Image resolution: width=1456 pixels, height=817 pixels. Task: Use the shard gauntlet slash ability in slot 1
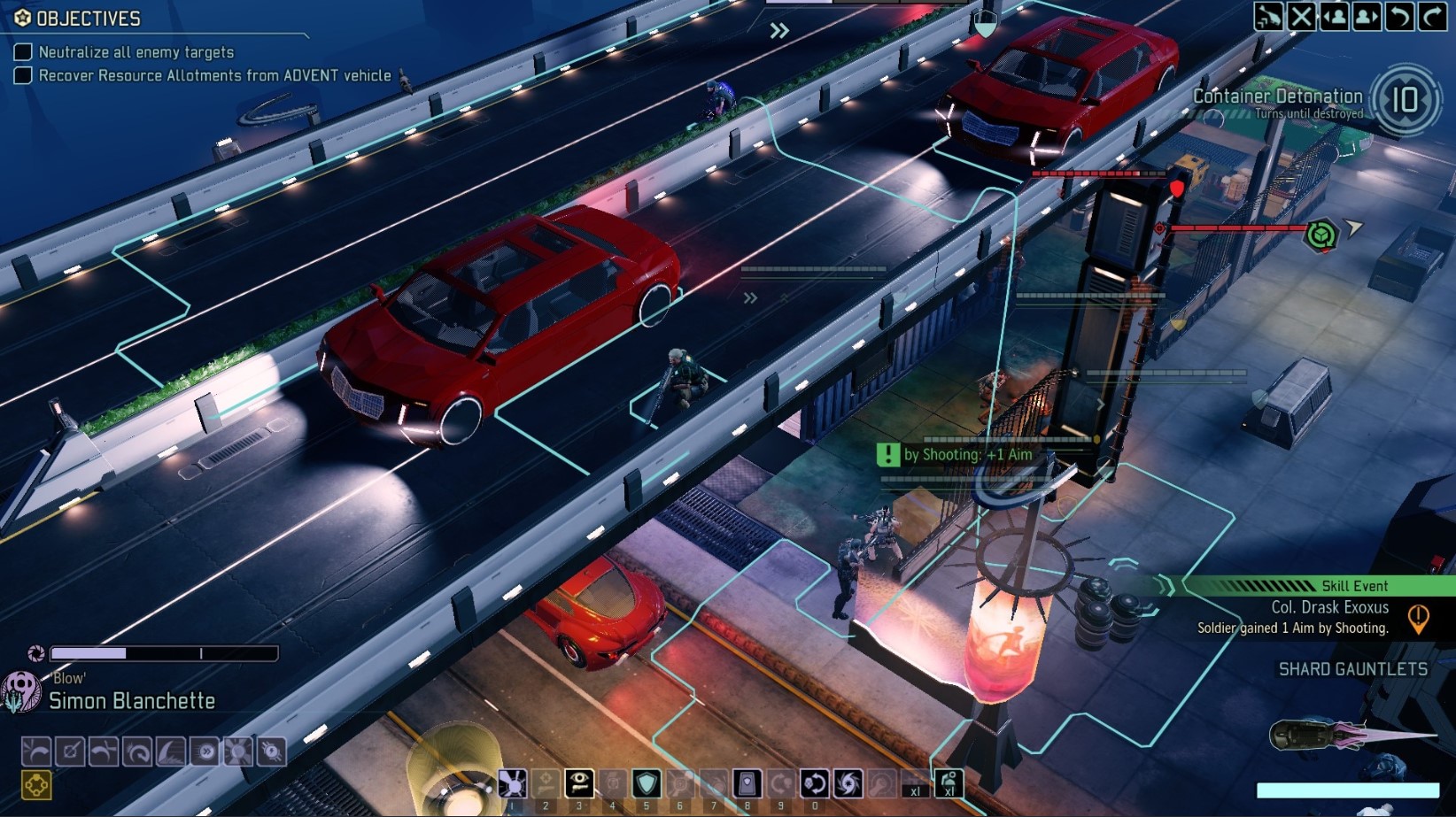point(512,784)
